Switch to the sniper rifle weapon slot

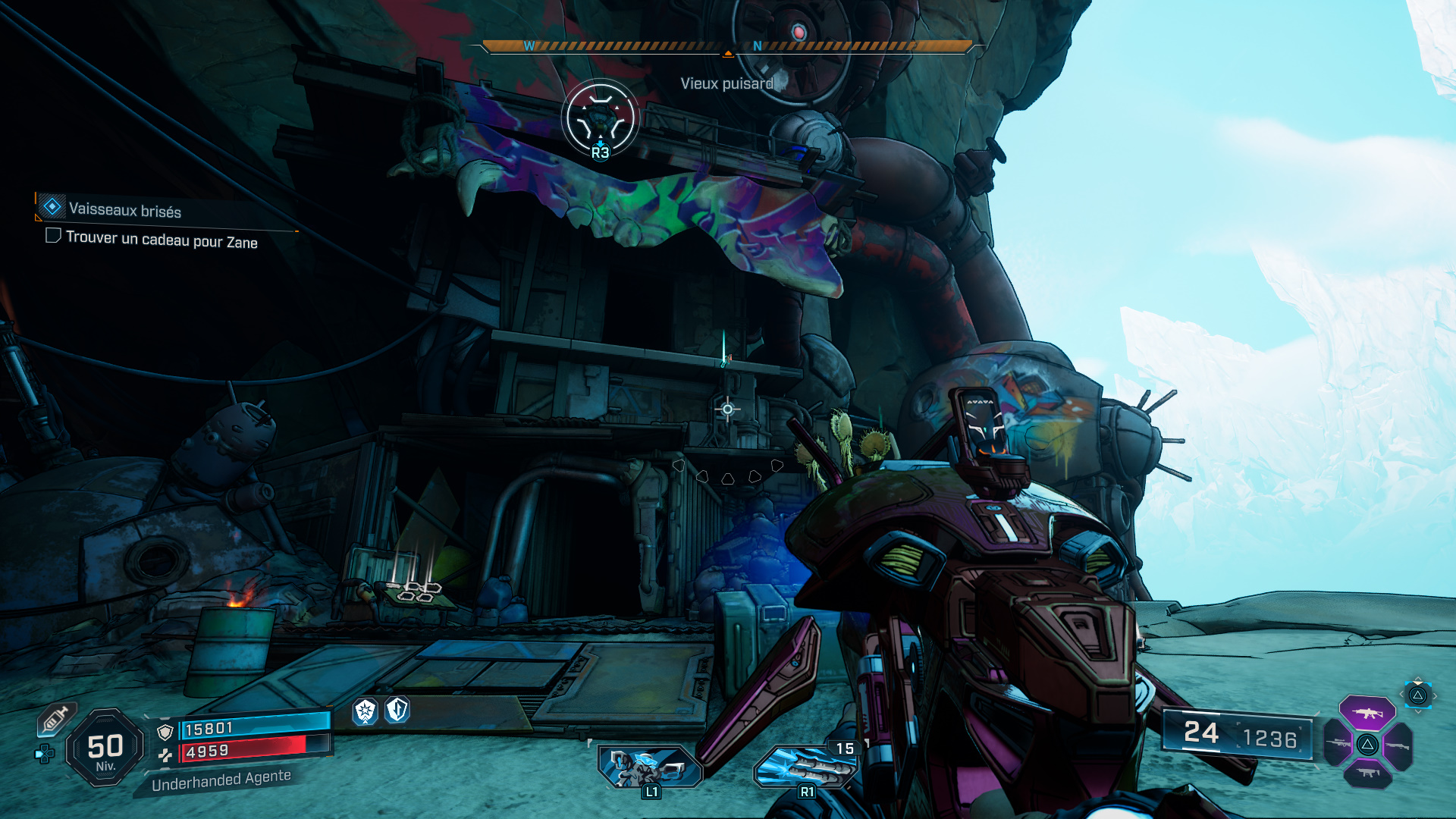tap(1338, 744)
